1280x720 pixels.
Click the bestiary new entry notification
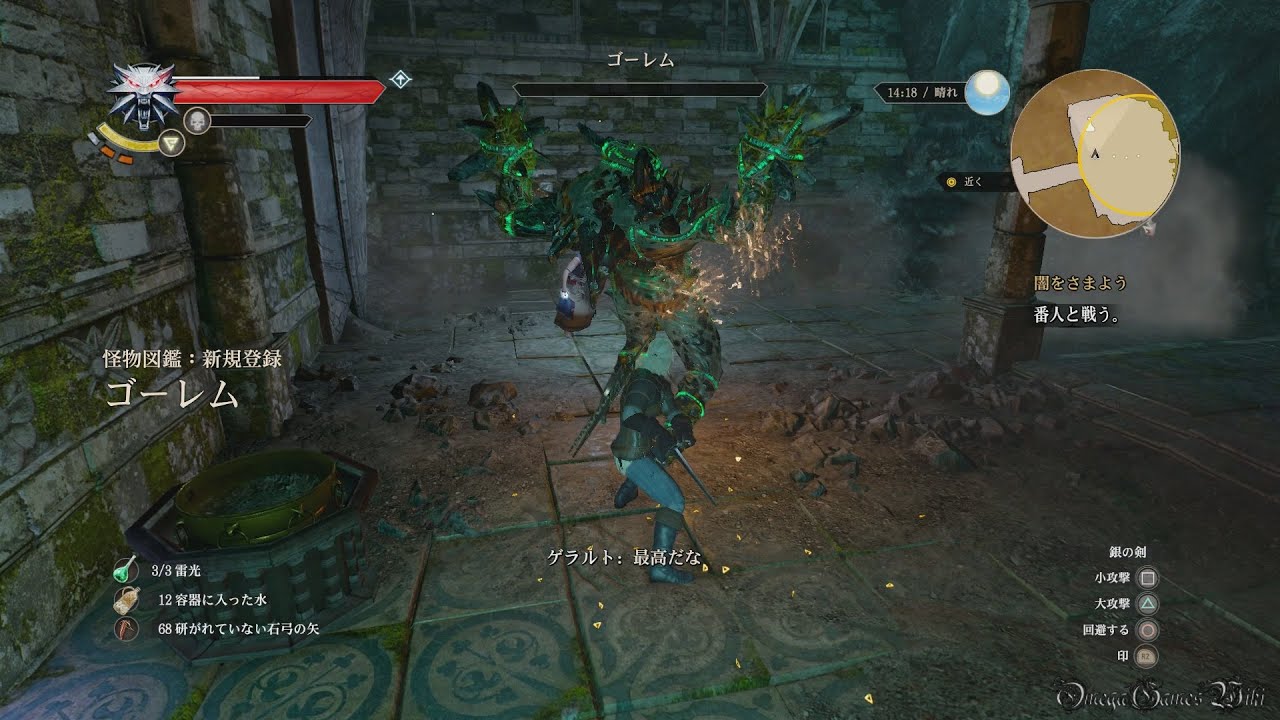(191, 378)
